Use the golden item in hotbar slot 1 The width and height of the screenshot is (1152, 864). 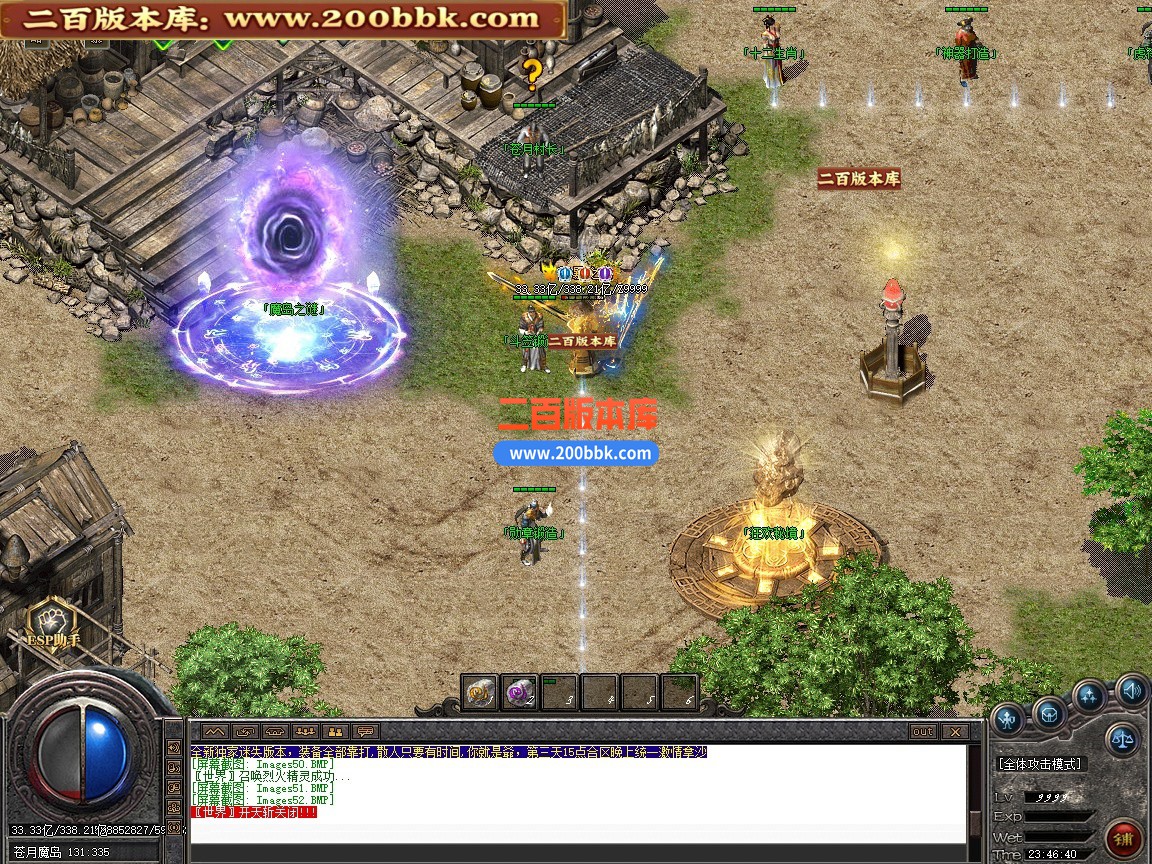[x=480, y=692]
